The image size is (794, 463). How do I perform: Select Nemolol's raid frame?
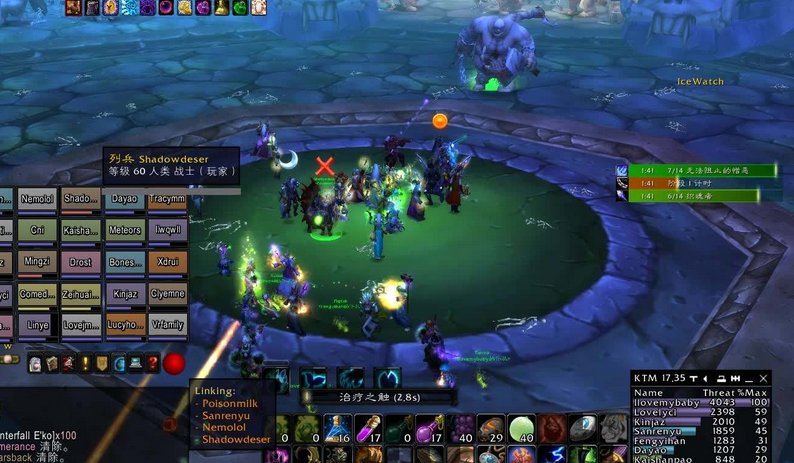[36, 199]
